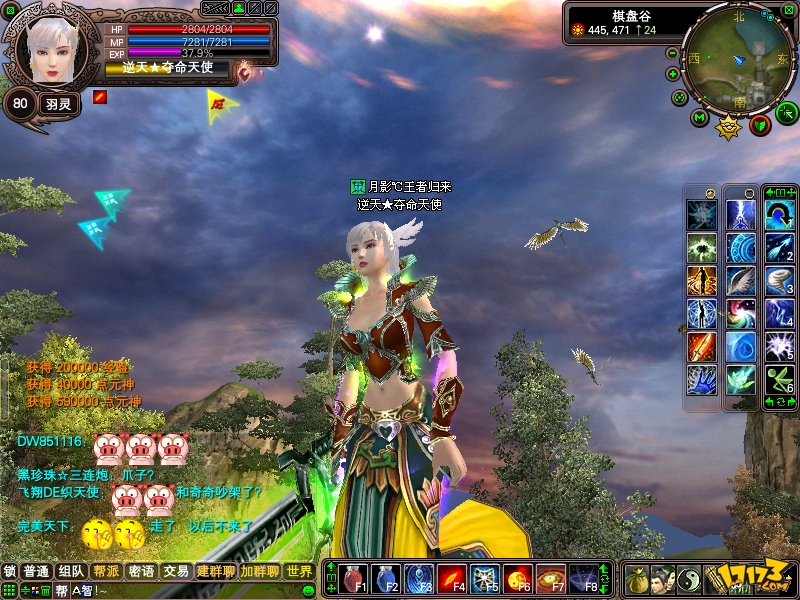This screenshot has height=600, width=800.
Task: Click the minimap zoom-out minus button
Action: pyautogui.click(x=673, y=53)
